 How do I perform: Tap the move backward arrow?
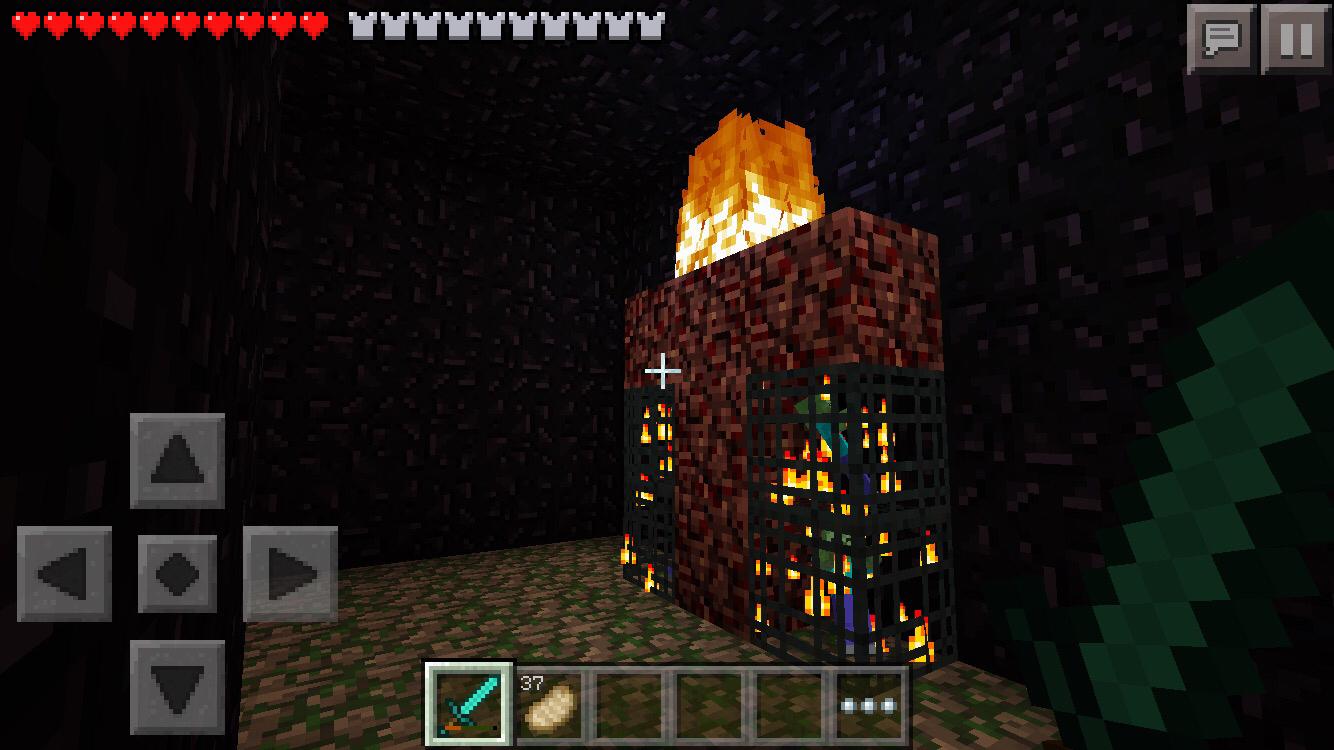(177, 687)
